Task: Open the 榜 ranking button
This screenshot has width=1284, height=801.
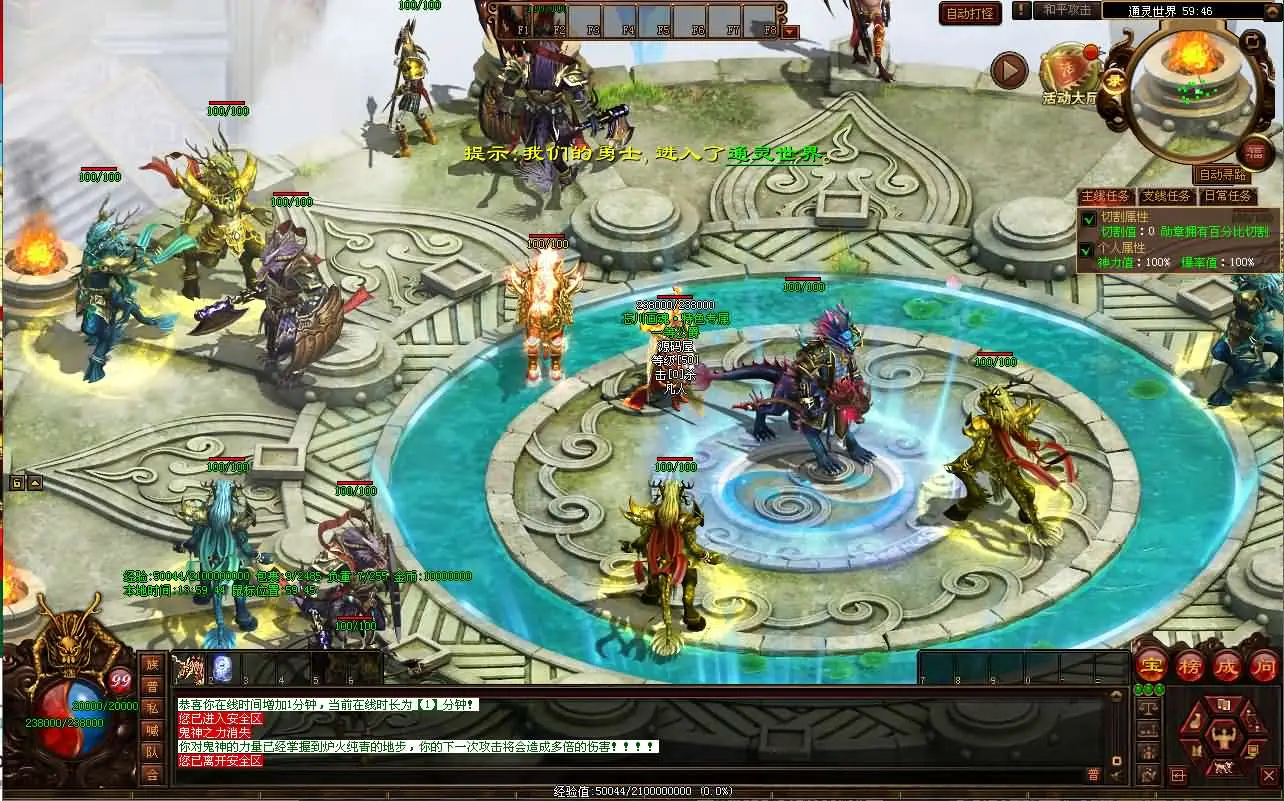Action: point(1190,666)
